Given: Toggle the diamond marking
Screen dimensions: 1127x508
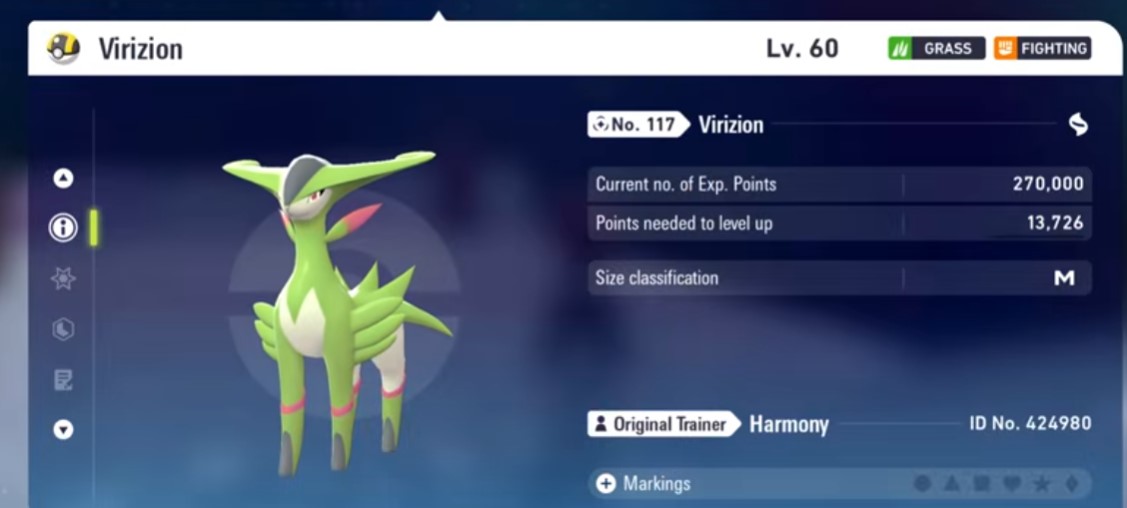Looking at the screenshot, I should (1072, 484).
